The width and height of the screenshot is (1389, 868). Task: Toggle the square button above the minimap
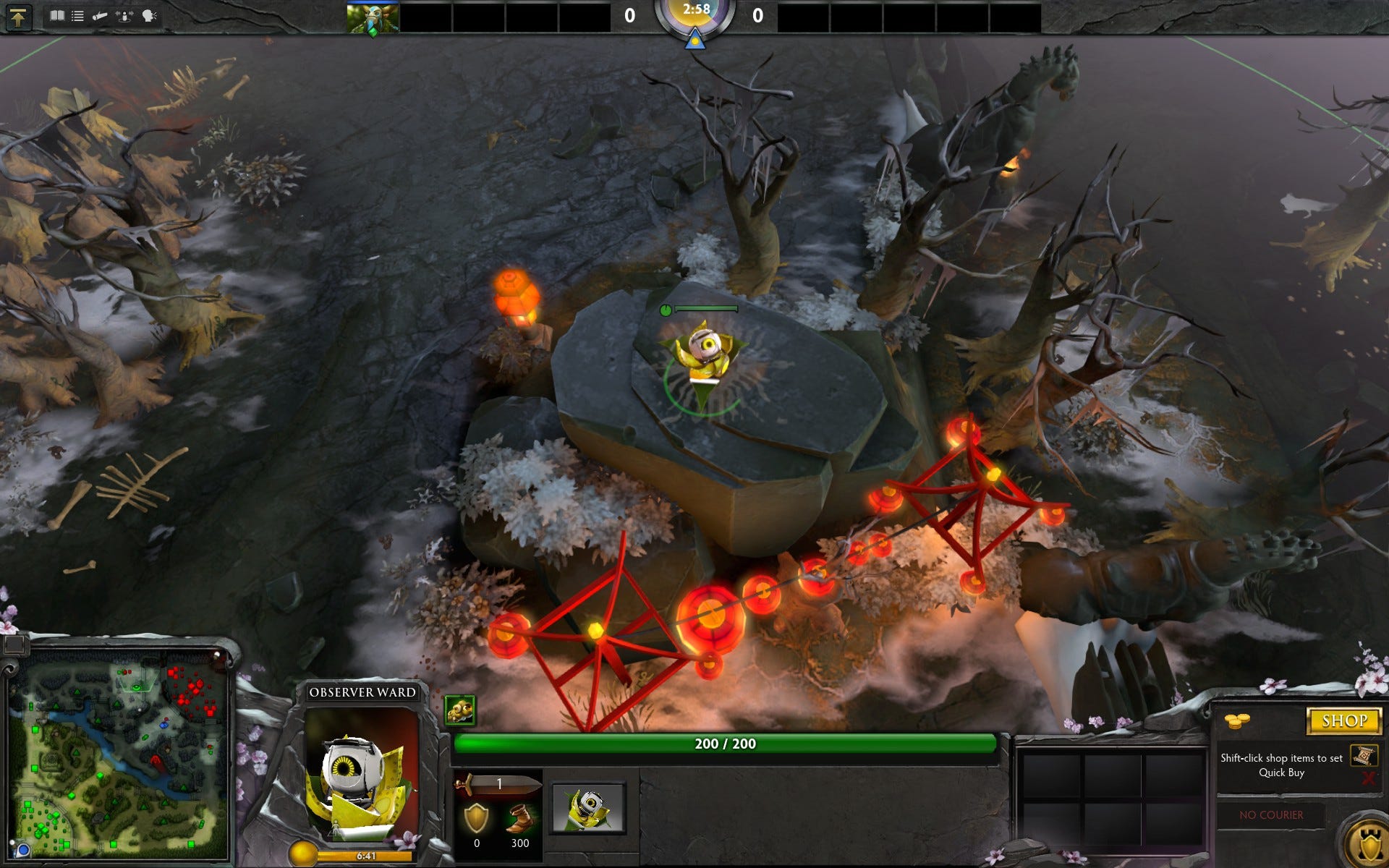click(14, 643)
